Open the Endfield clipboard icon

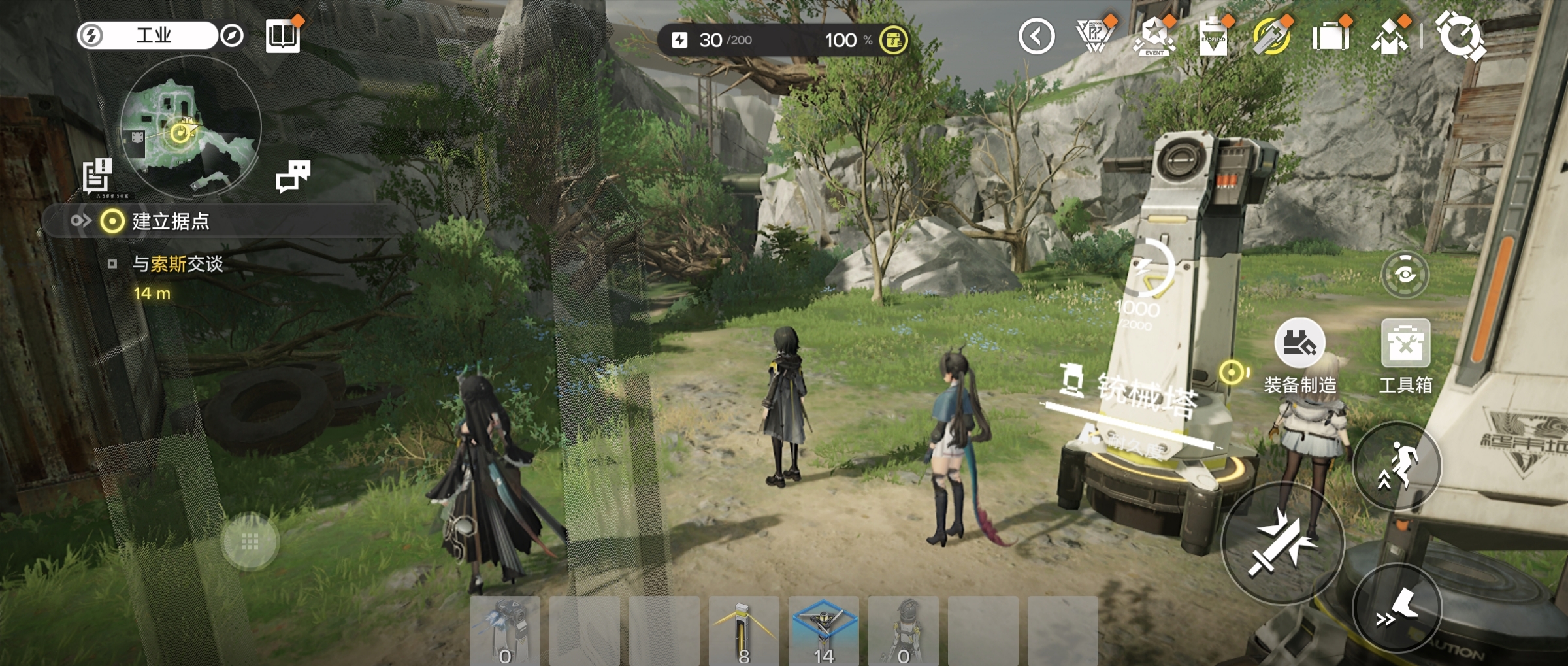click(1213, 37)
